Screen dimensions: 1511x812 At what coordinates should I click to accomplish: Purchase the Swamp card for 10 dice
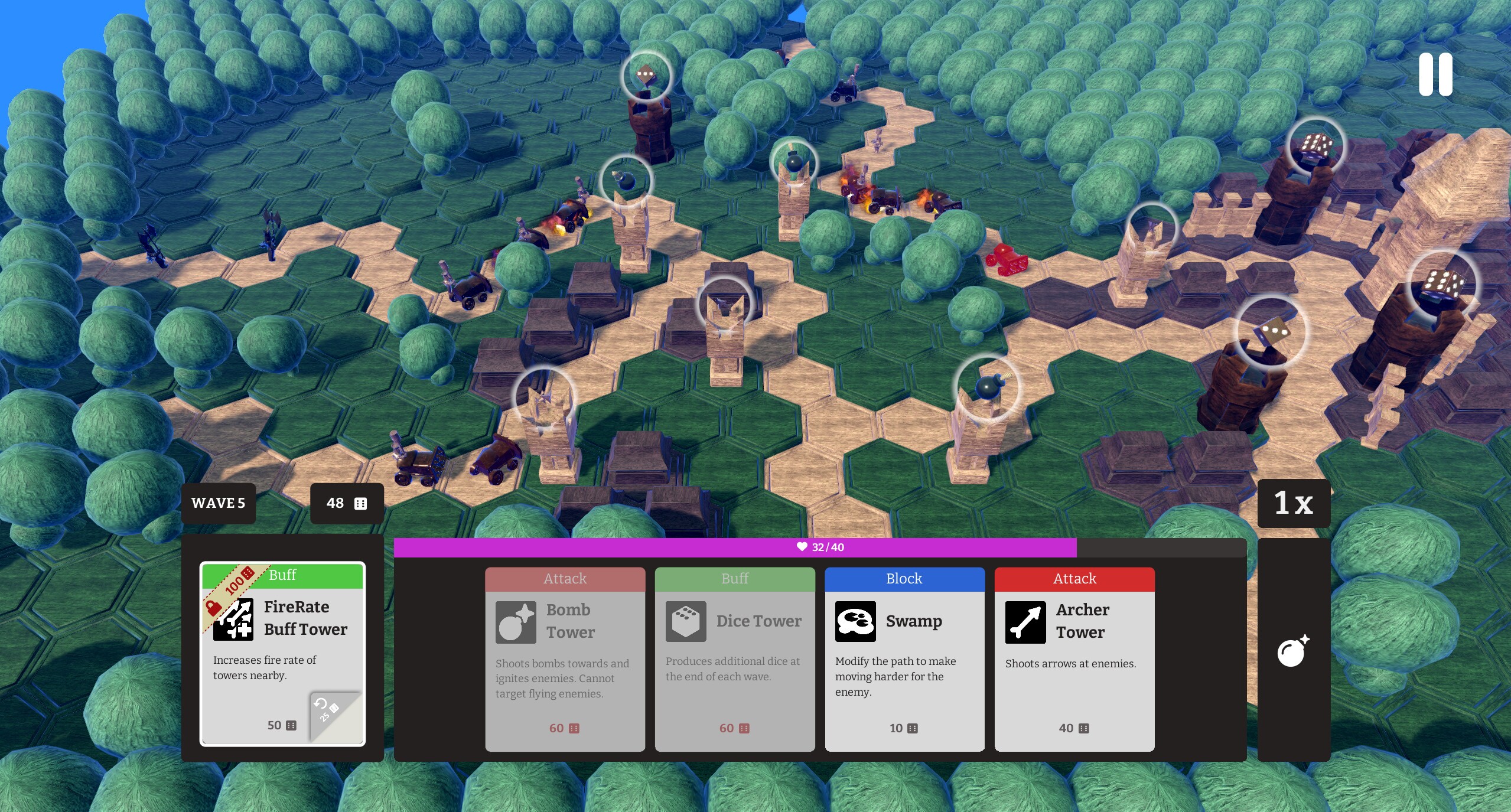pyautogui.click(x=903, y=728)
